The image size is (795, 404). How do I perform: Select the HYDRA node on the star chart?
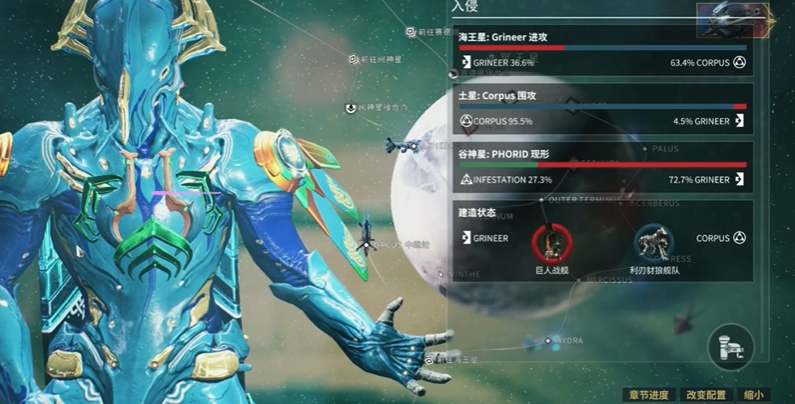pyautogui.click(x=565, y=340)
